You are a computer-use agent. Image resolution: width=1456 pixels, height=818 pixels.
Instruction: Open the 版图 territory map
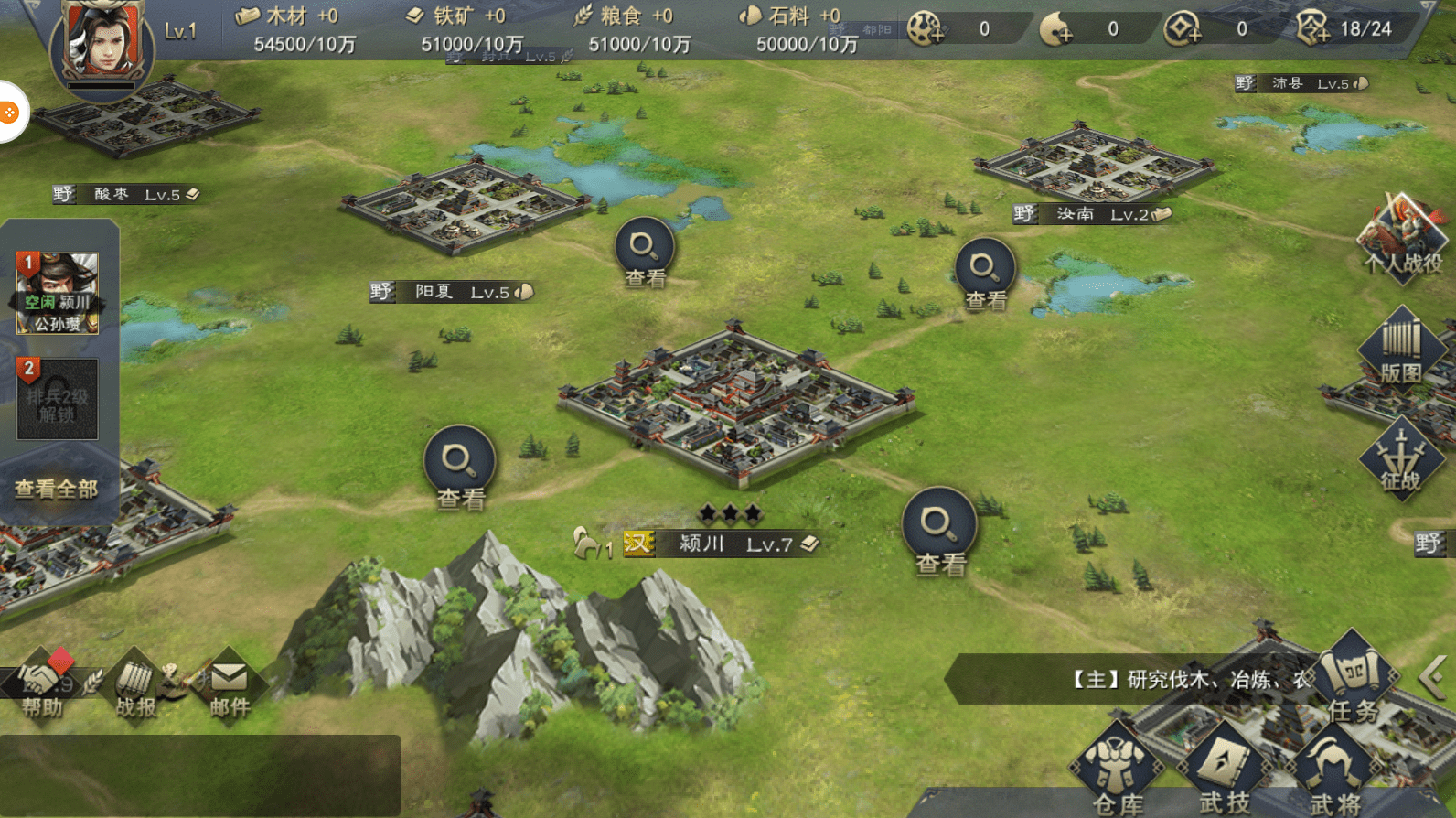click(x=1400, y=350)
